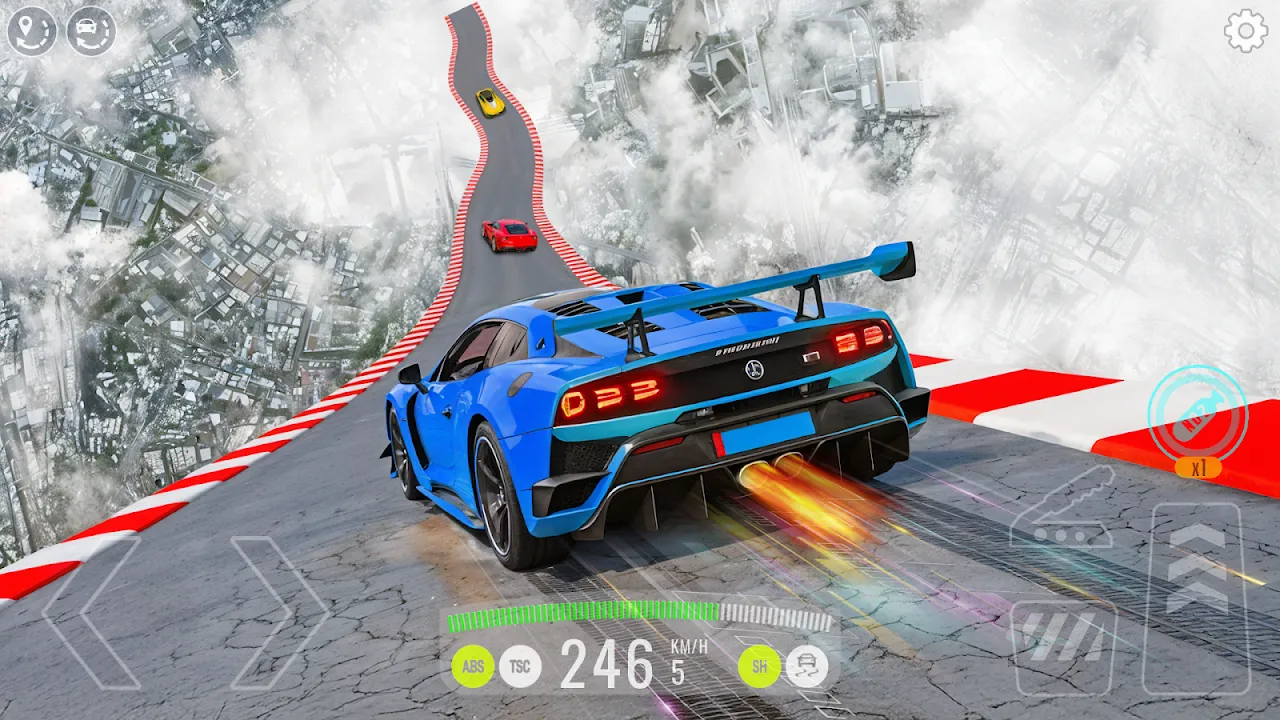This screenshot has height=720, width=1280.
Task: Toggle the TSC traction control
Action: [520, 666]
